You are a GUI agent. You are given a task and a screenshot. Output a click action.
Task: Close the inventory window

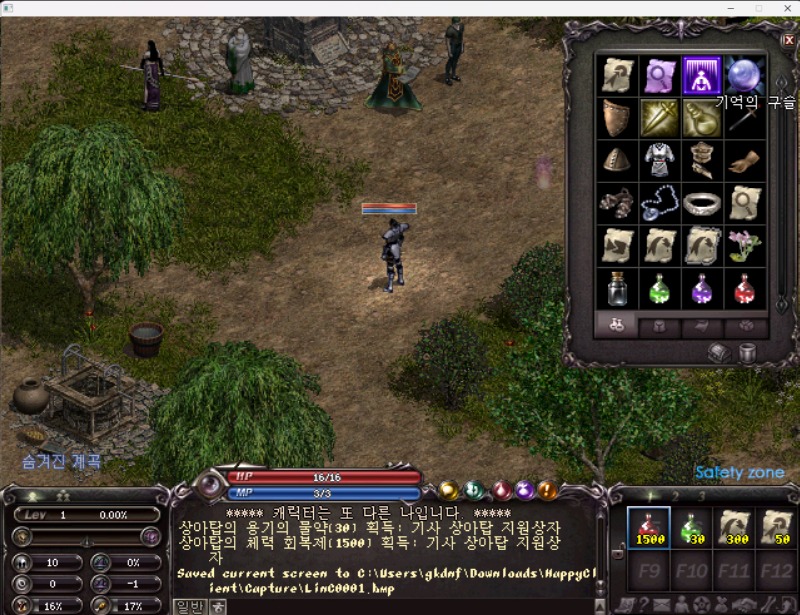coord(788,40)
